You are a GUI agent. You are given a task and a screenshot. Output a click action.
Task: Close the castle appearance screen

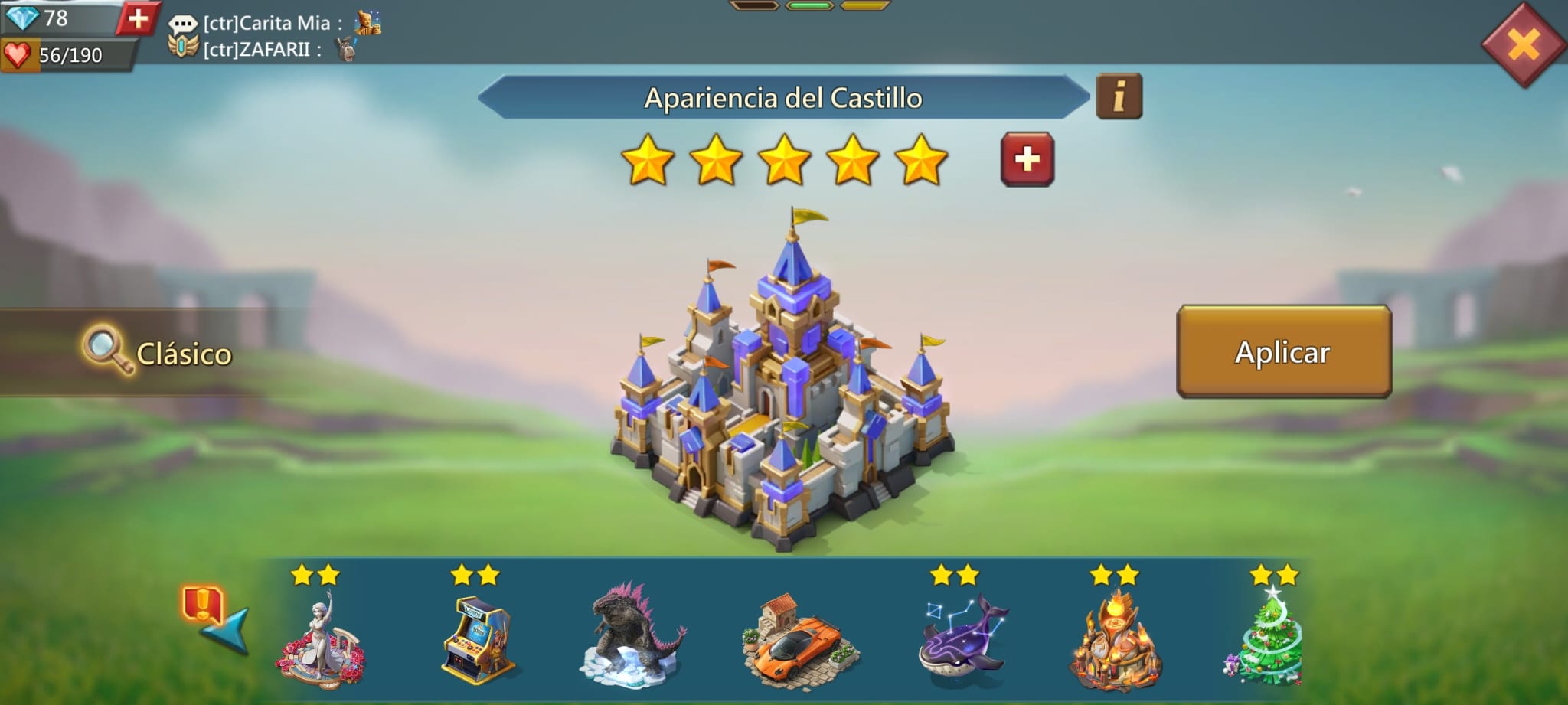[1523, 44]
